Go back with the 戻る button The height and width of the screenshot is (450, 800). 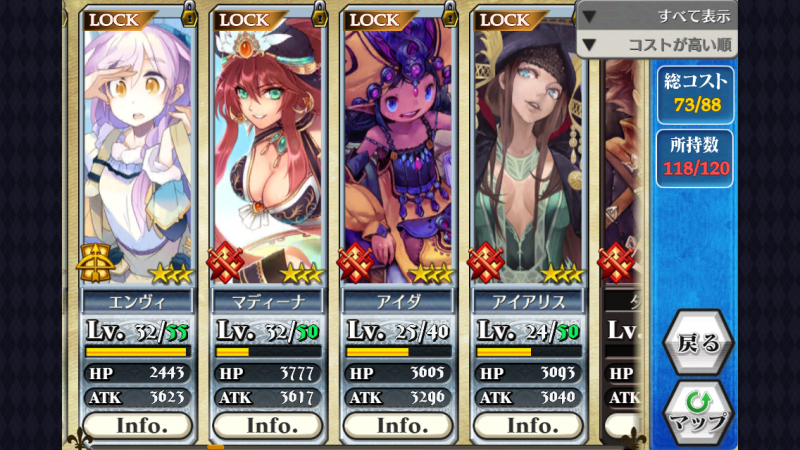698,343
